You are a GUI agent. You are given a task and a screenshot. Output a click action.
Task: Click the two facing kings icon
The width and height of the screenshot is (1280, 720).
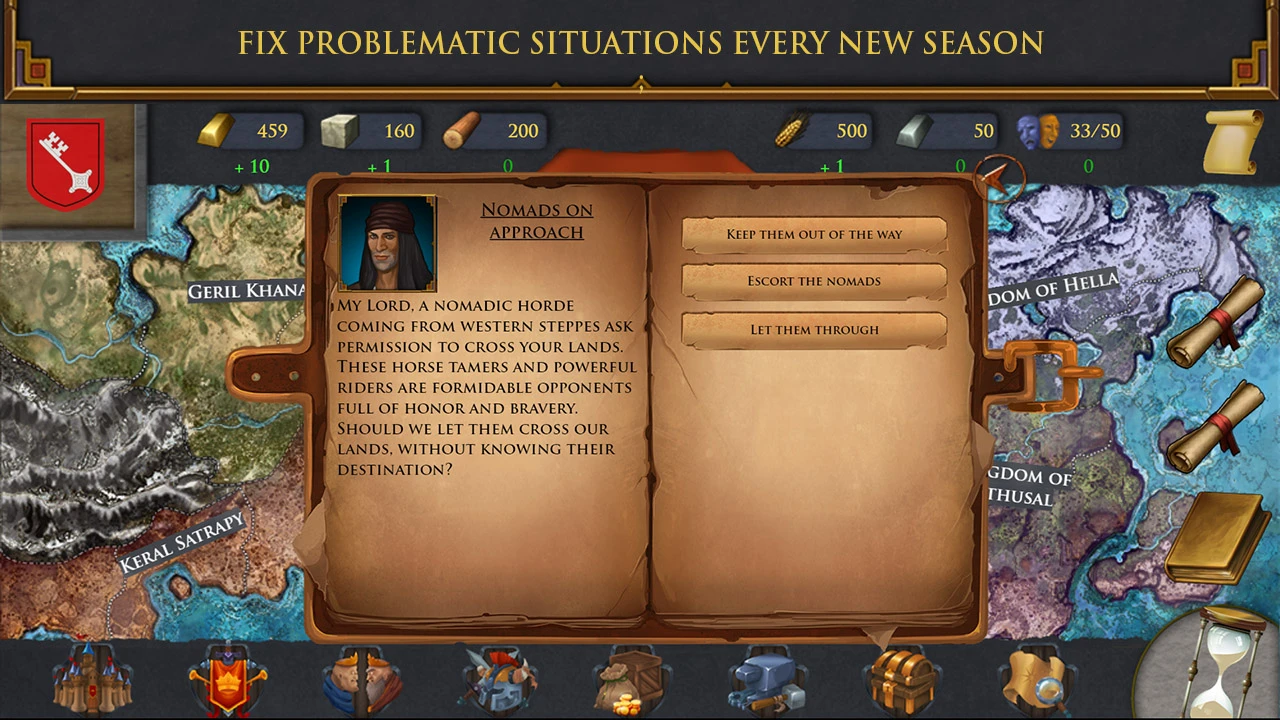coord(362,680)
